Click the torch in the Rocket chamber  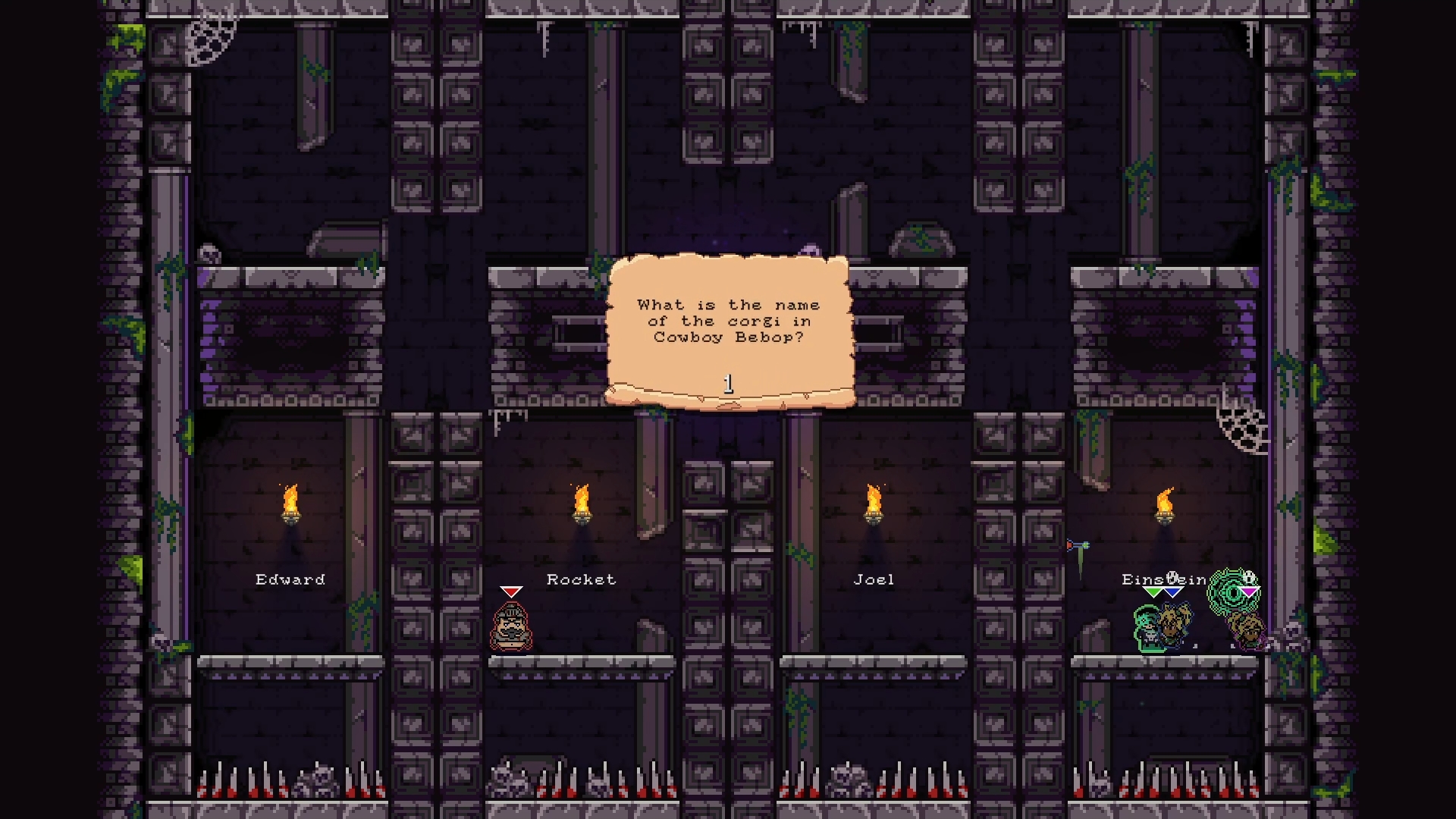[582, 504]
